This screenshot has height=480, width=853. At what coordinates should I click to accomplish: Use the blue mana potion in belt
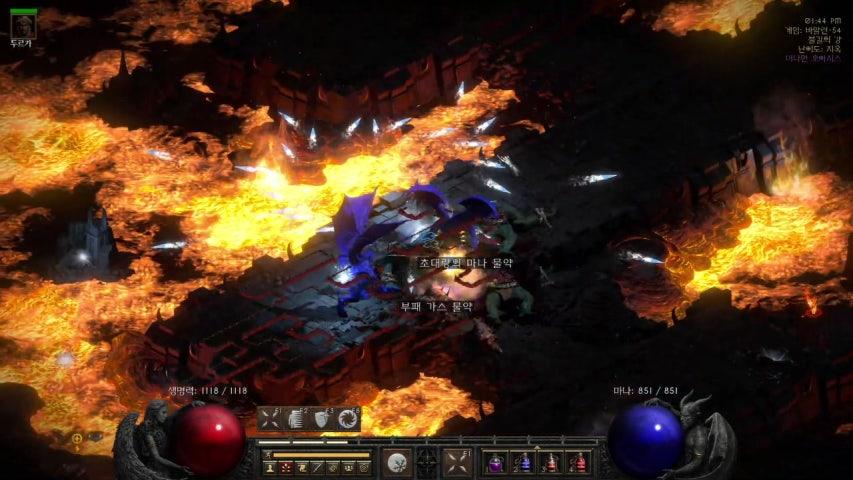click(523, 463)
